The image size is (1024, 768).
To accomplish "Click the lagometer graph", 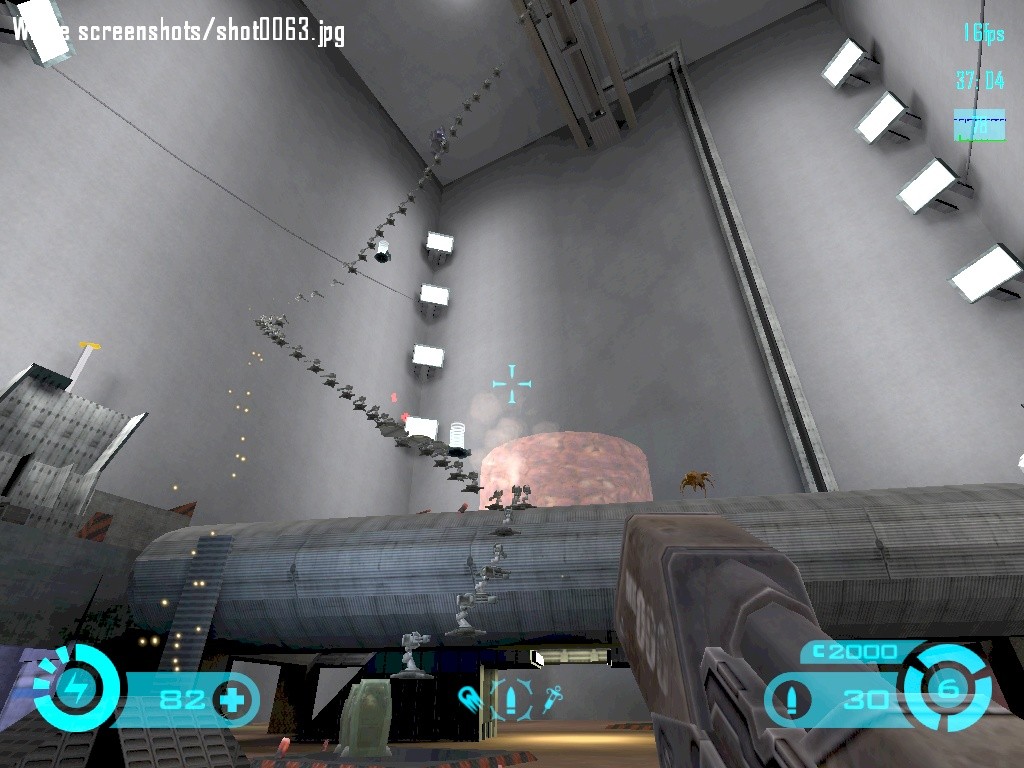I will click(x=979, y=126).
